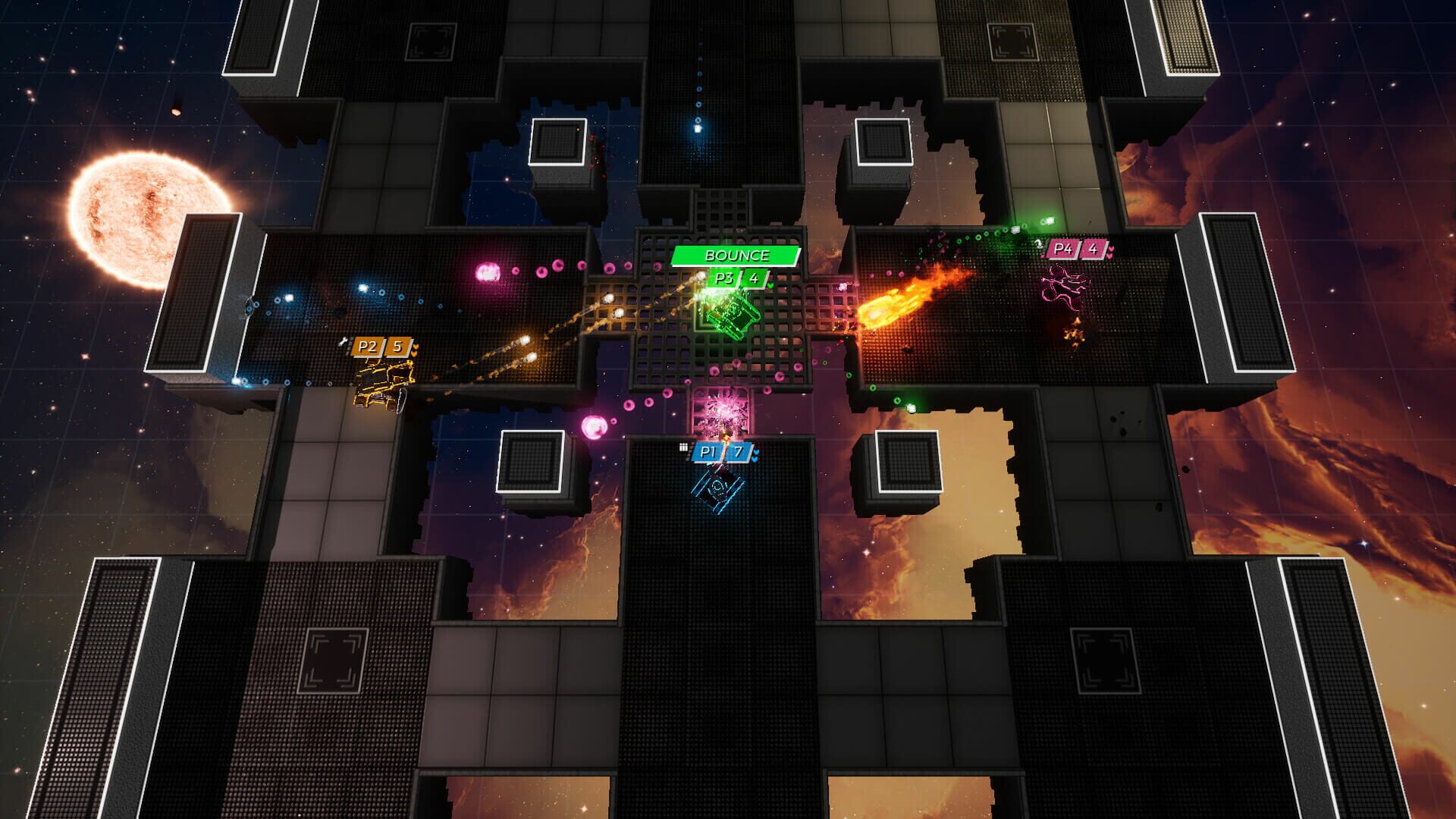Click the green P3 tank under the BOUNCE banner
Image resolution: width=1456 pixels, height=819 pixels.
click(735, 316)
